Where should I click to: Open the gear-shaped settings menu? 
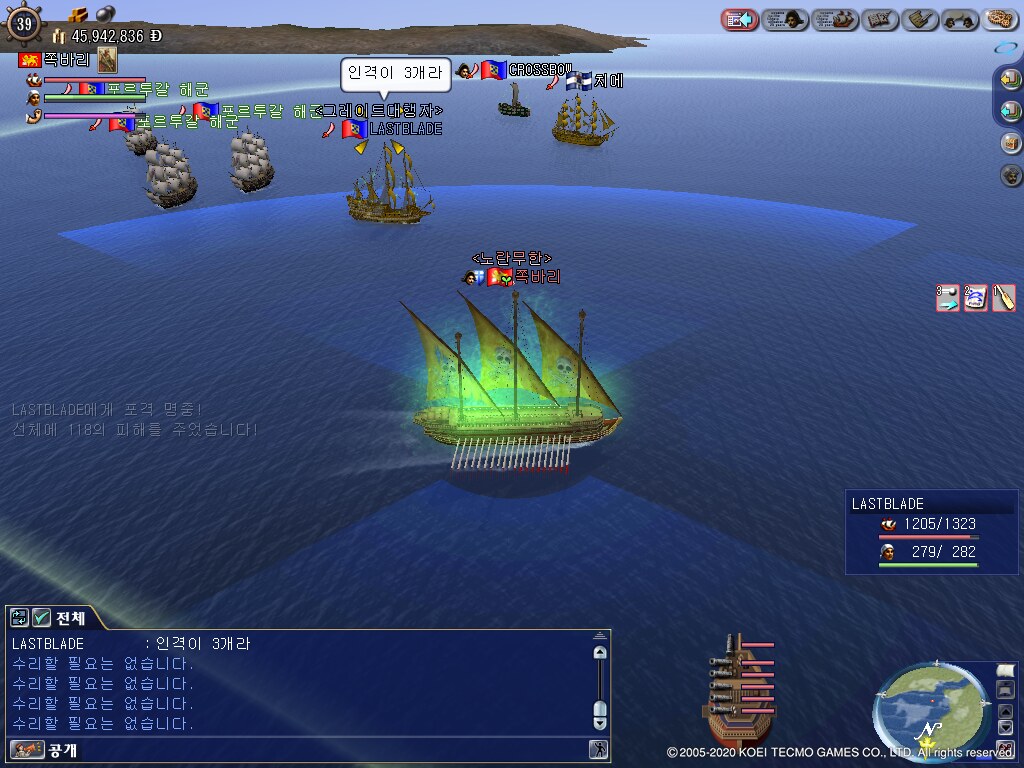1000,19
